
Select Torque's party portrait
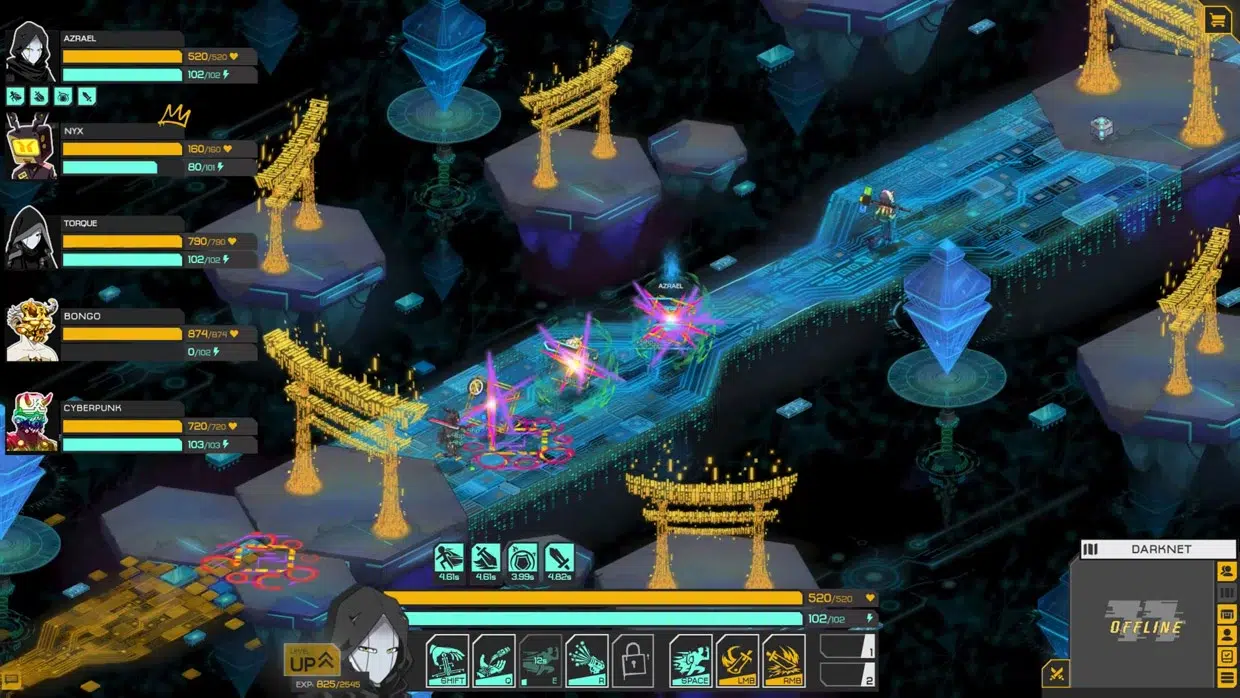[x=31, y=238]
